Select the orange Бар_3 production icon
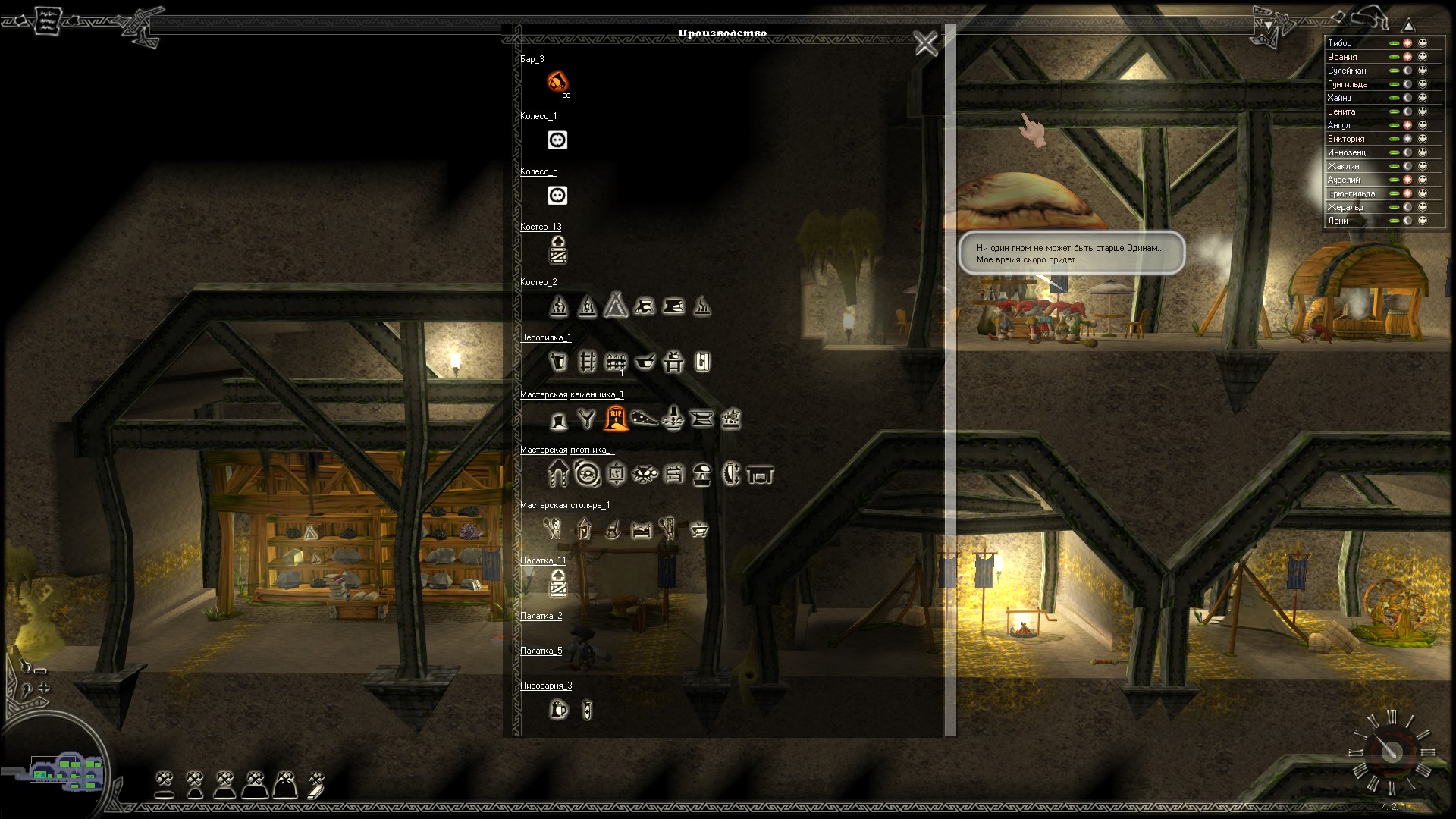Viewport: 1456px width, 819px height. 557,80
